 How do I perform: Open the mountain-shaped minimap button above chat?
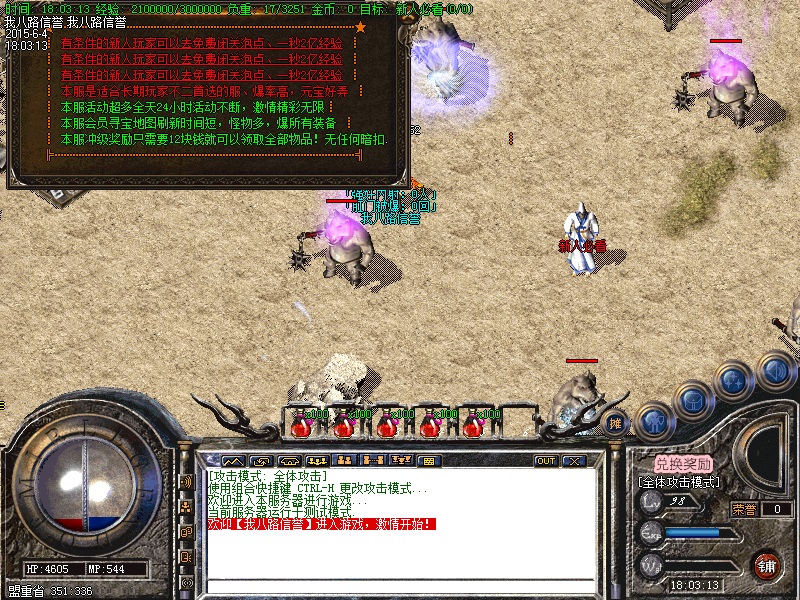click(234, 460)
